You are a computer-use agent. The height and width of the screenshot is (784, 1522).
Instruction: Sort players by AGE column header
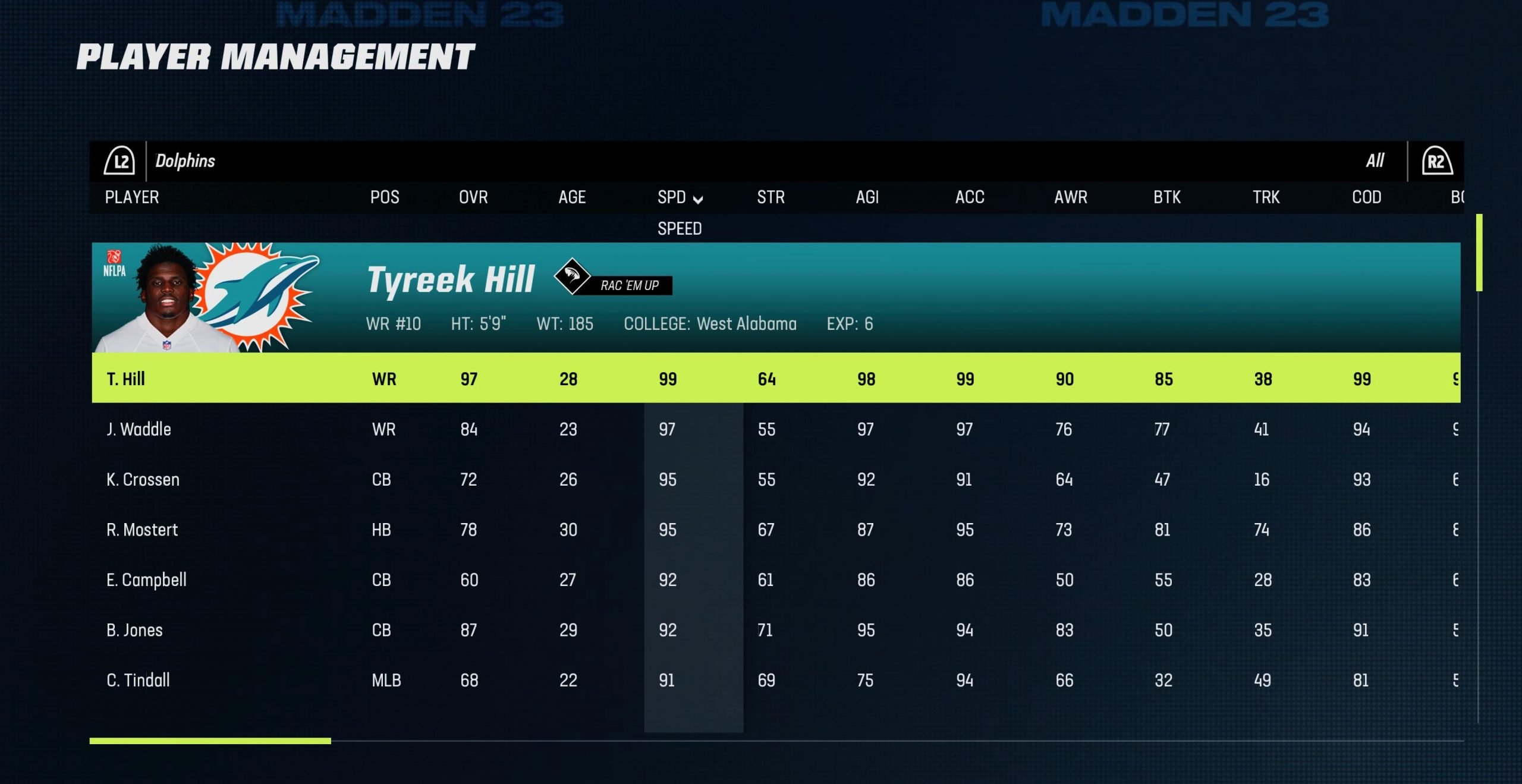pyautogui.click(x=572, y=197)
